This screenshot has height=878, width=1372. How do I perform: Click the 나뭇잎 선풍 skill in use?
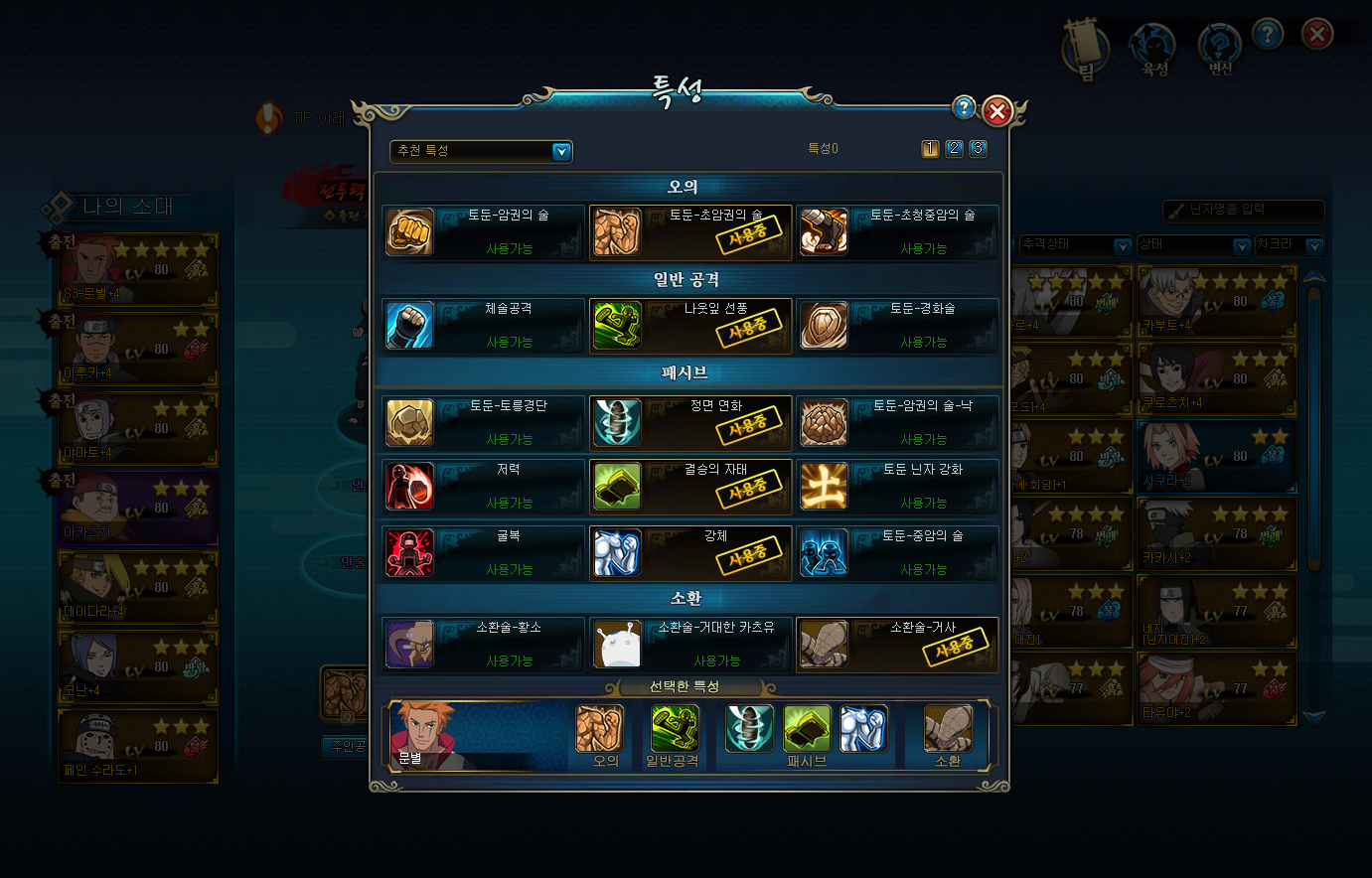click(x=690, y=326)
